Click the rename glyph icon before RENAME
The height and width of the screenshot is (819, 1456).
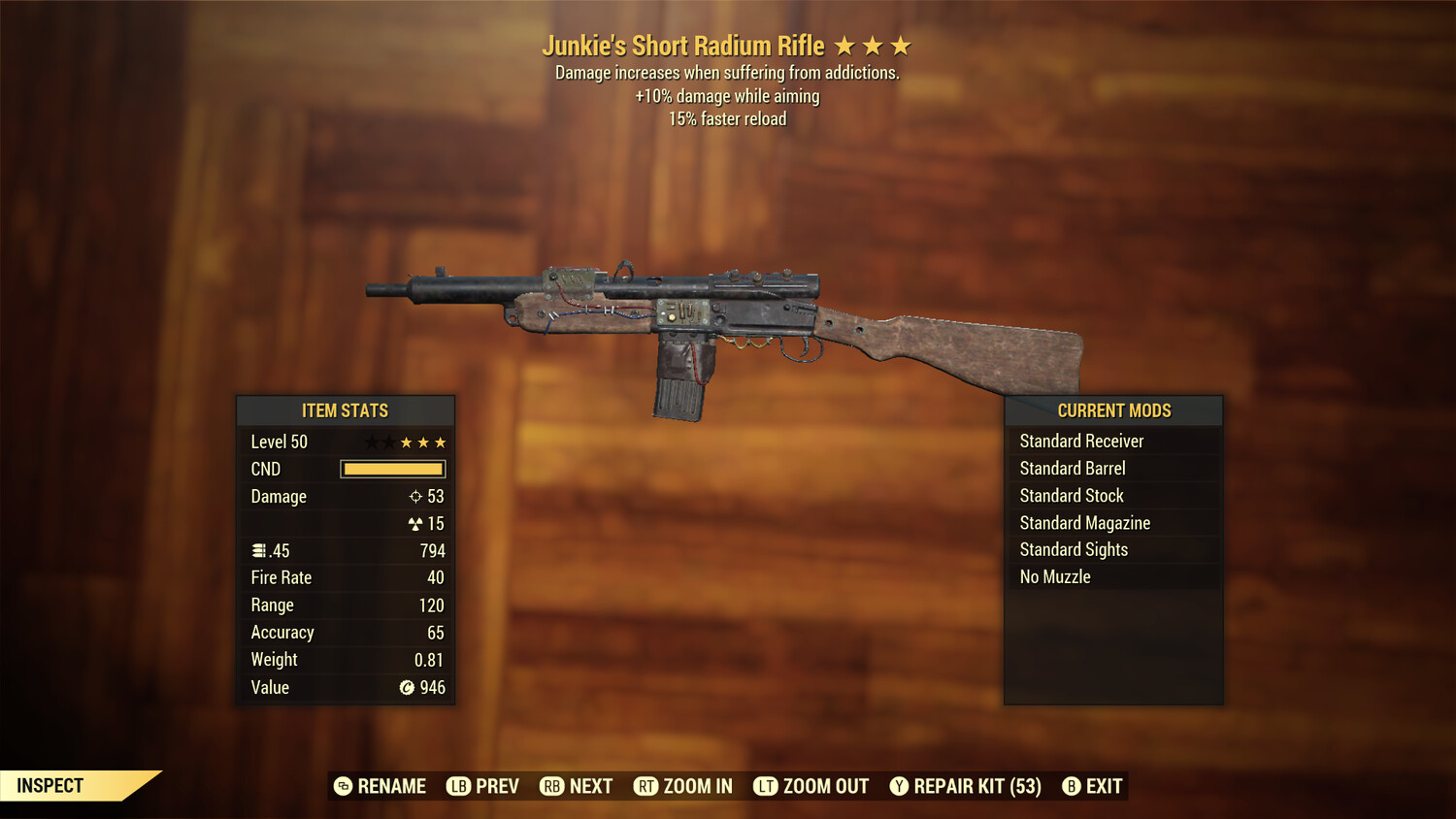click(342, 786)
